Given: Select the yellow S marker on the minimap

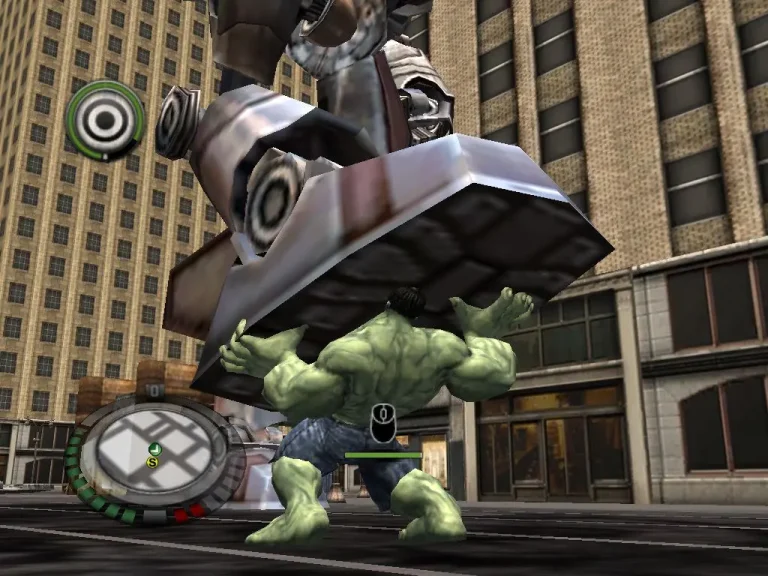Looking at the screenshot, I should [153, 462].
